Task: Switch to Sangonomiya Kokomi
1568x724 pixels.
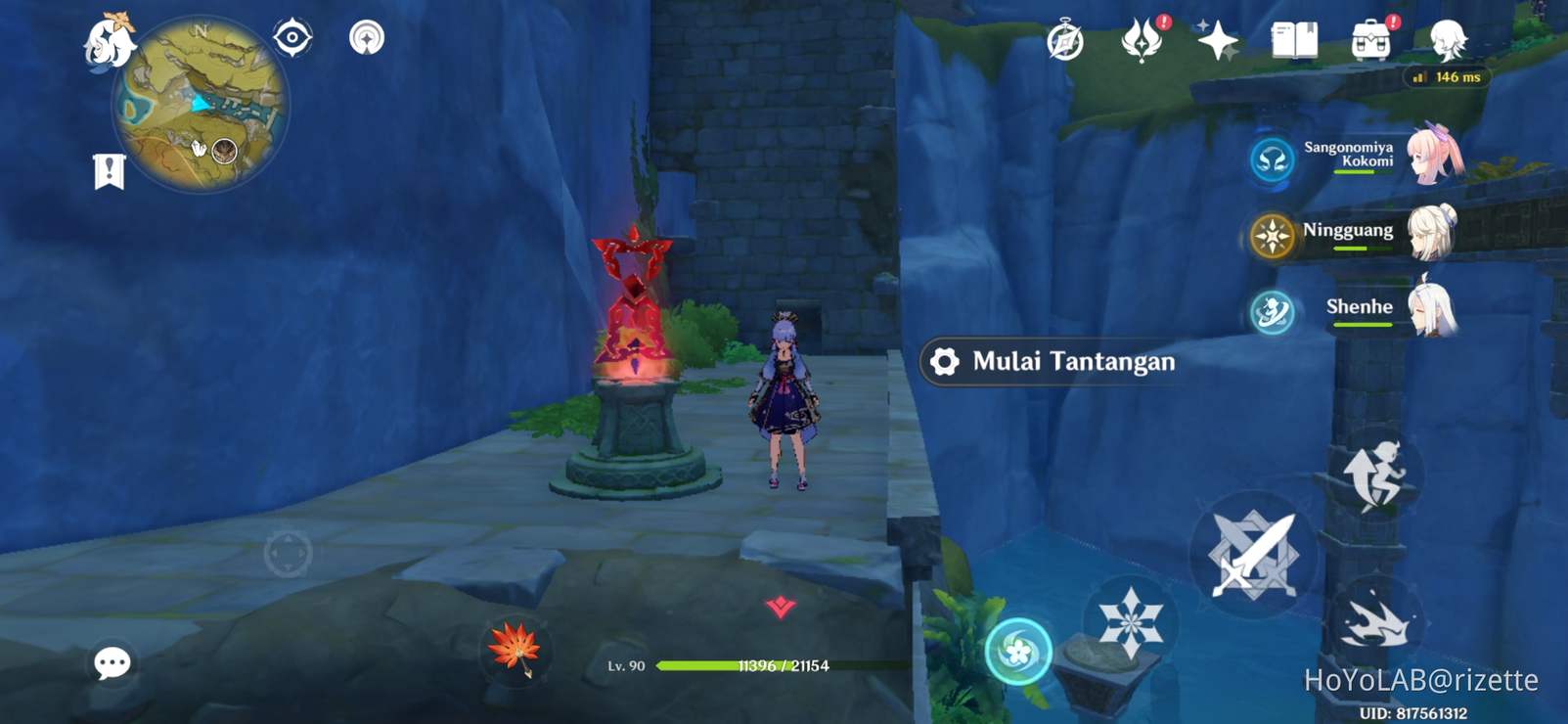Action: (x=1272, y=159)
